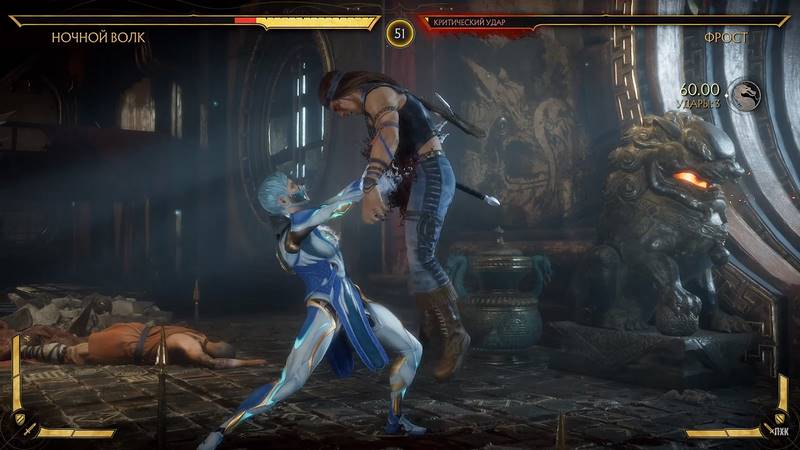800x450 pixels.
Task: Click the Mortal Kombat dragon emblem icon
Action: coord(744,95)
